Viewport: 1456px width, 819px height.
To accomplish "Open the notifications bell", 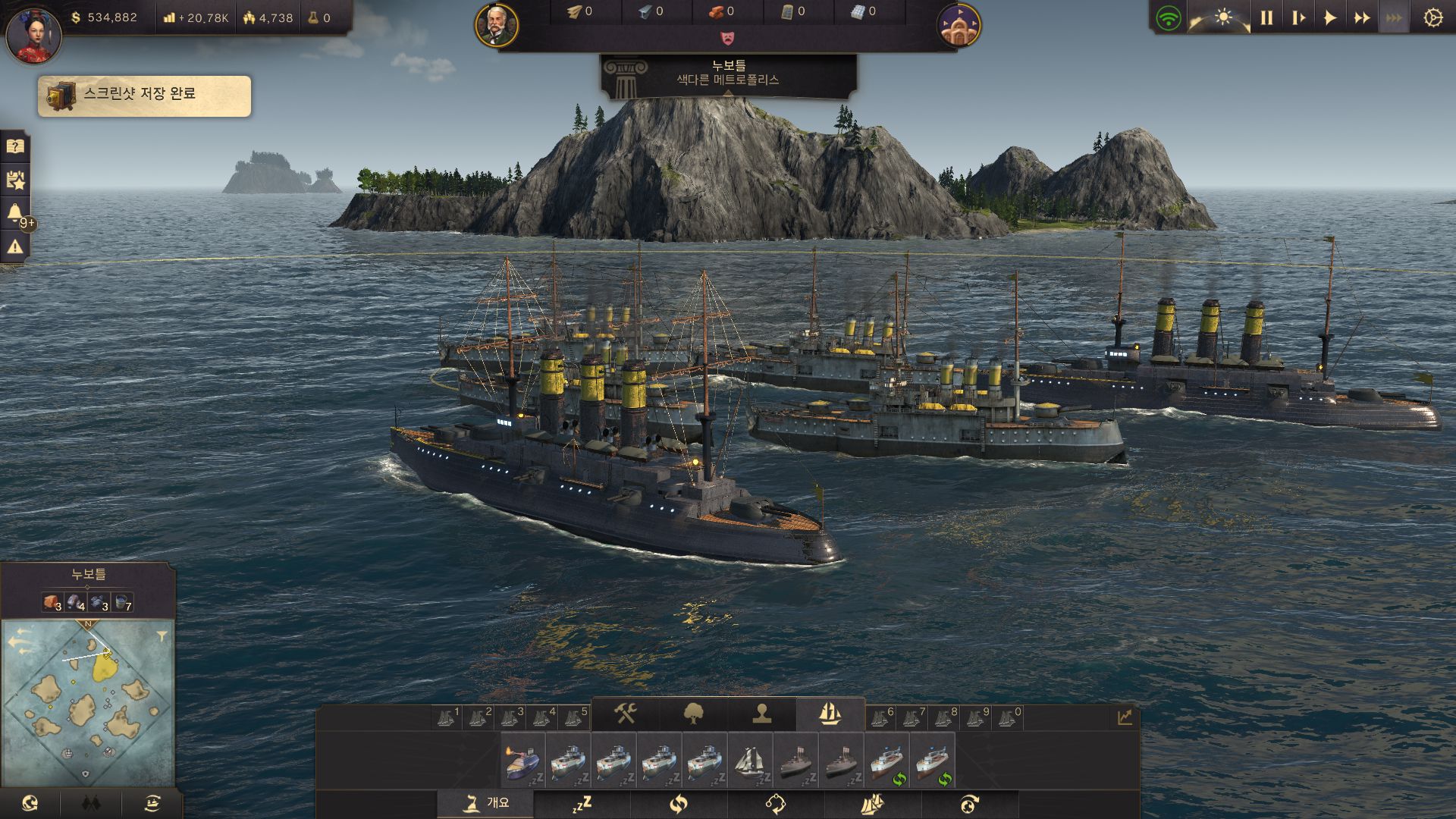I will (x=15, y=213).
